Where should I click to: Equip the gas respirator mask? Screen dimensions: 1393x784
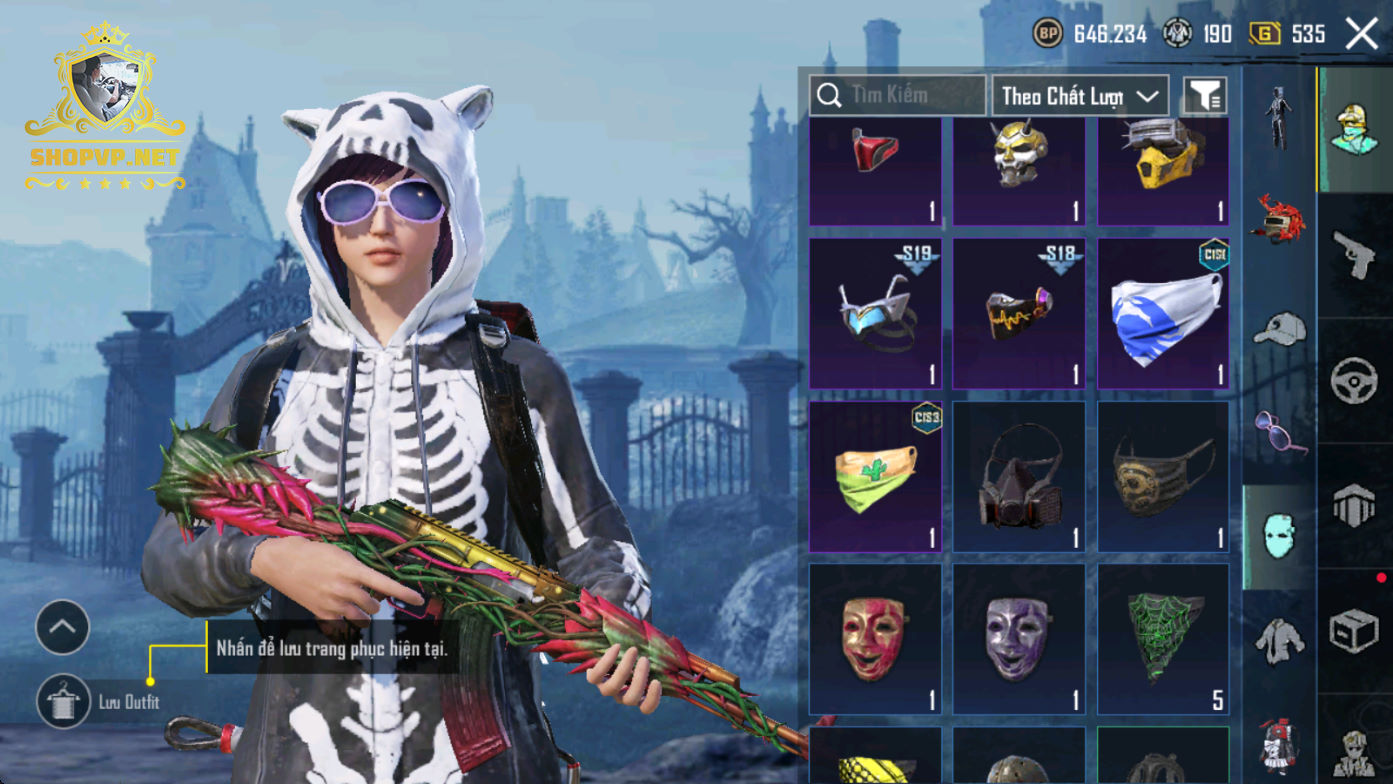(1019, 476)
